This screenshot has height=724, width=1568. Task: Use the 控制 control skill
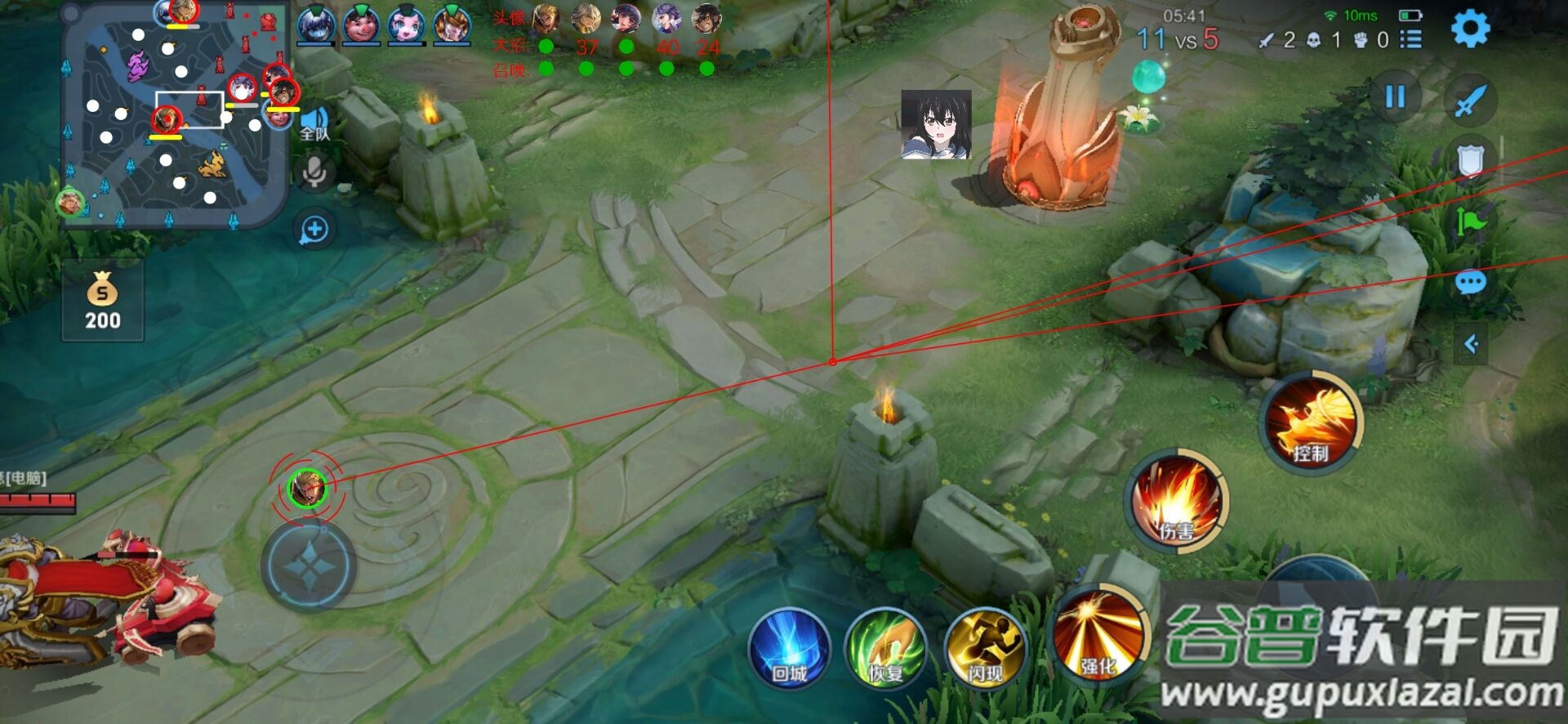click(1310, 422)
